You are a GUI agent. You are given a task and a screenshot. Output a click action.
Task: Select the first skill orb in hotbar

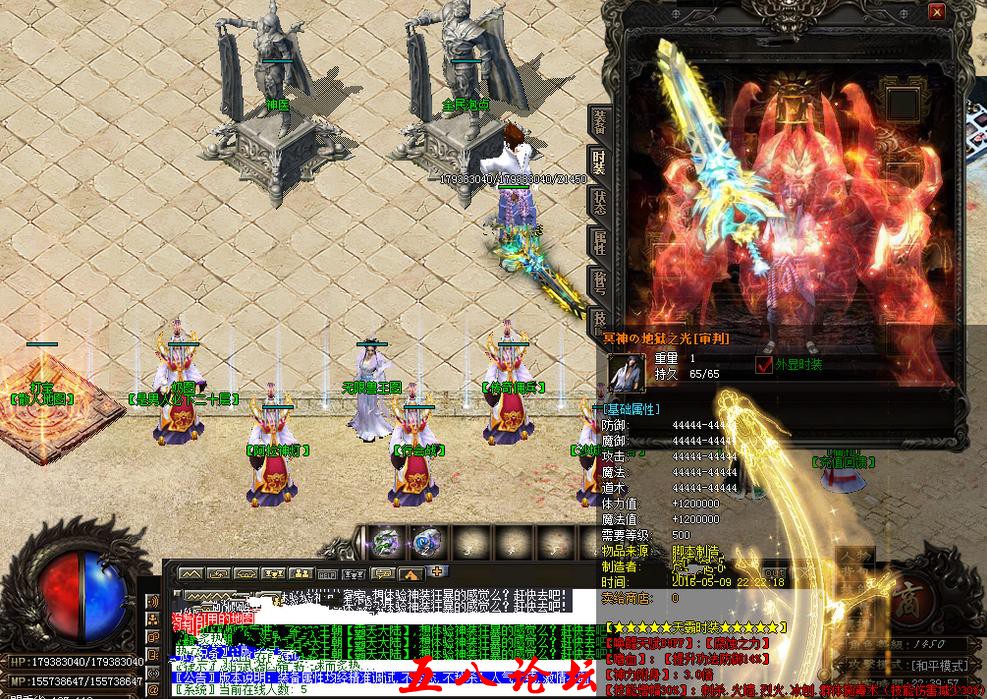tap(387, 542)
